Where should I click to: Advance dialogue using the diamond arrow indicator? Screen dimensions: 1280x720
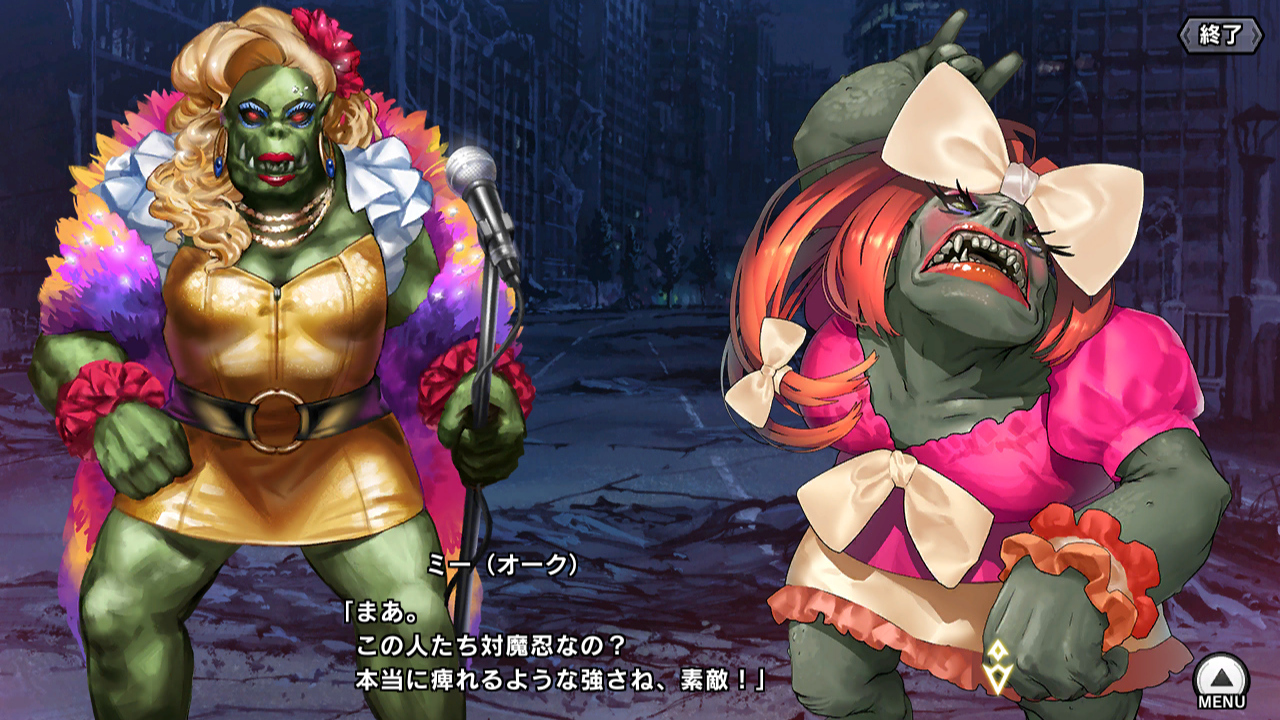click(x=997, y=667)
